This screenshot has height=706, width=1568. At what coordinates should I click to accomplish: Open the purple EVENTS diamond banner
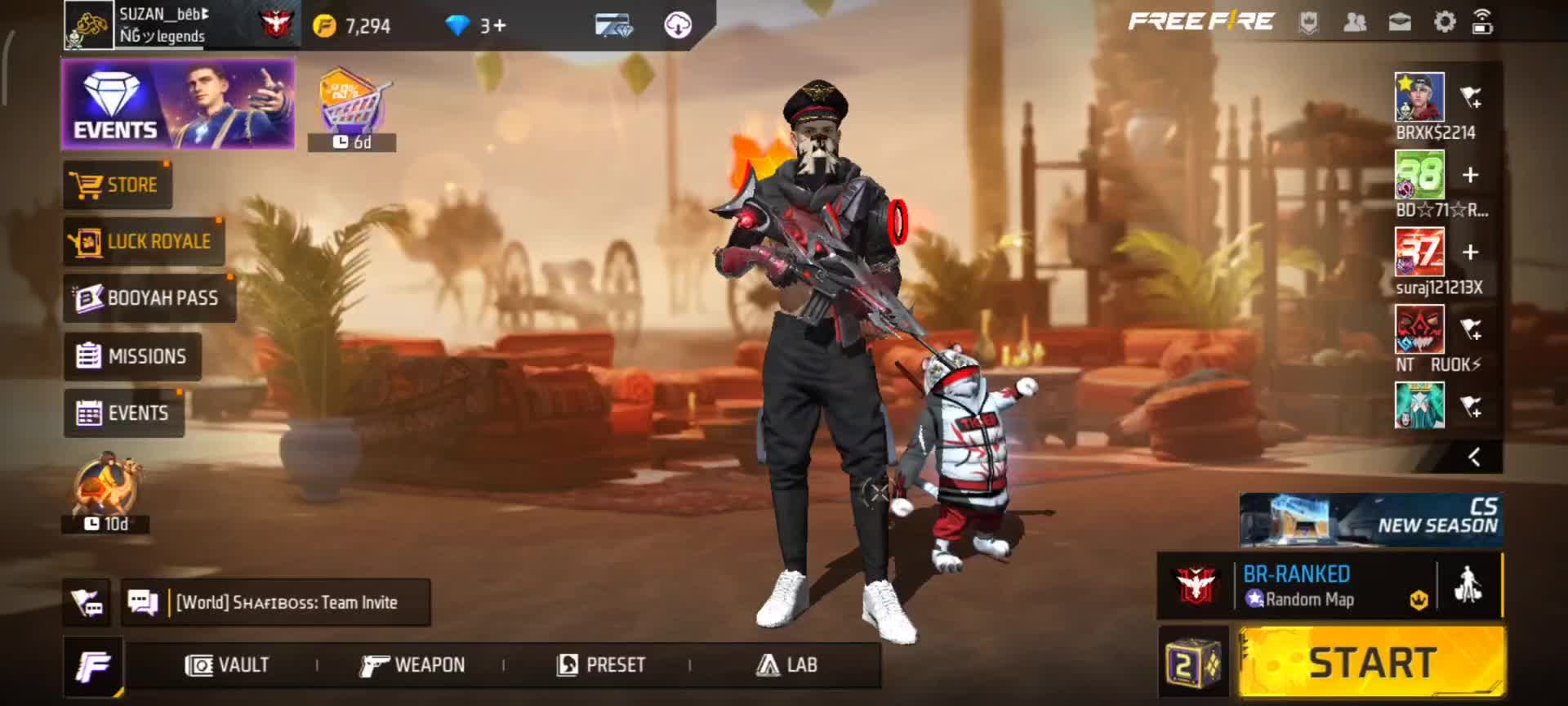pyautogui.click(x=178, y=104)
